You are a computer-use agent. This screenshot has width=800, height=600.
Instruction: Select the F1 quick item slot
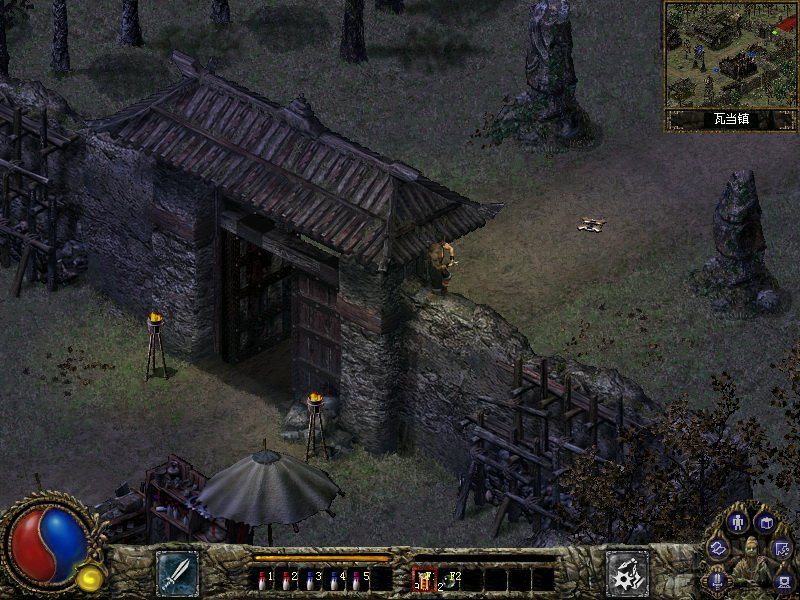(424, 578)
